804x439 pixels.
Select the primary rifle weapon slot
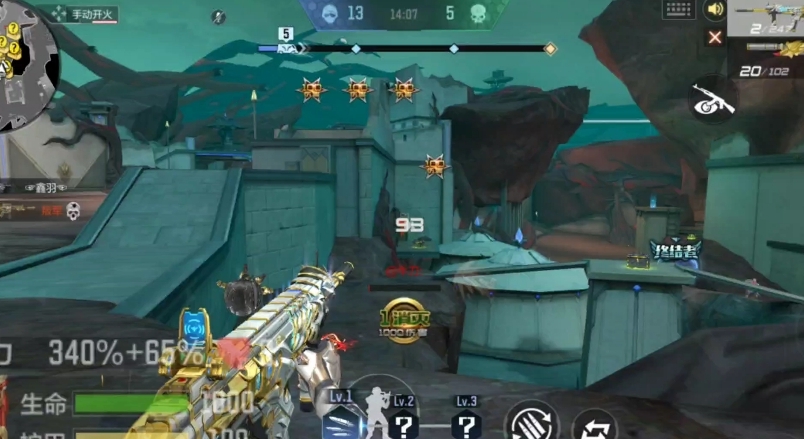point(765,18)
